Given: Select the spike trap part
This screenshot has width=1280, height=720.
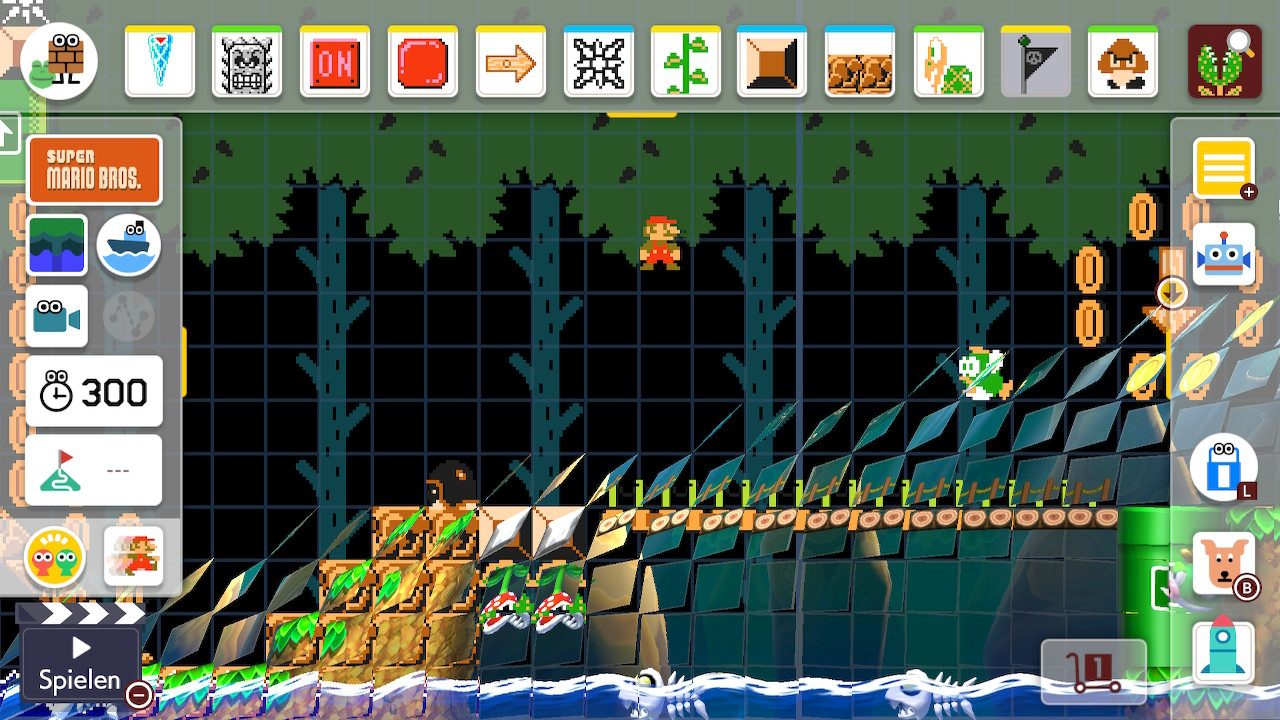Looking at the screenshot, I should 598,62.
